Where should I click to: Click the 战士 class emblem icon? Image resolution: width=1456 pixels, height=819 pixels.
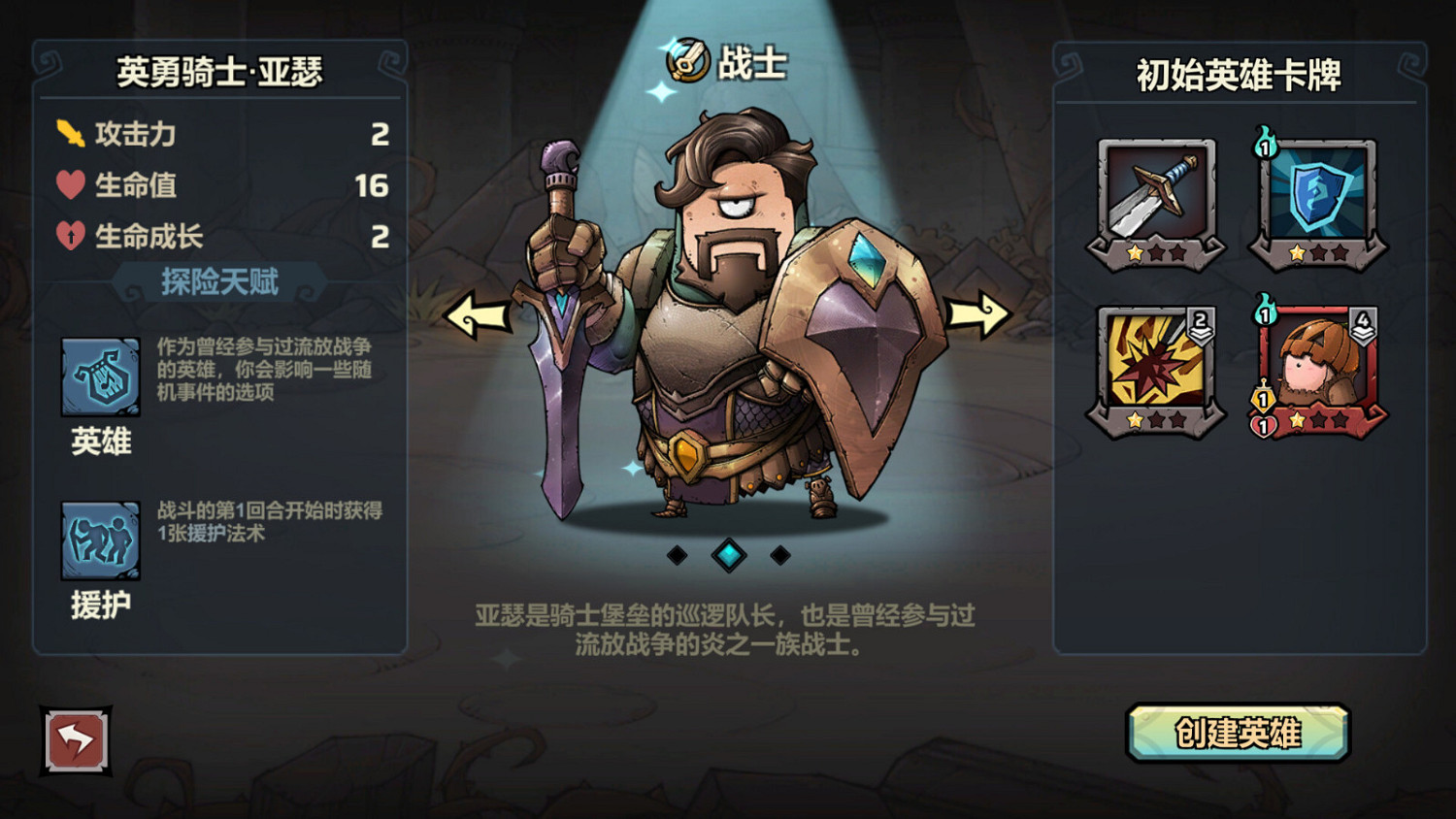click(687, 59)
